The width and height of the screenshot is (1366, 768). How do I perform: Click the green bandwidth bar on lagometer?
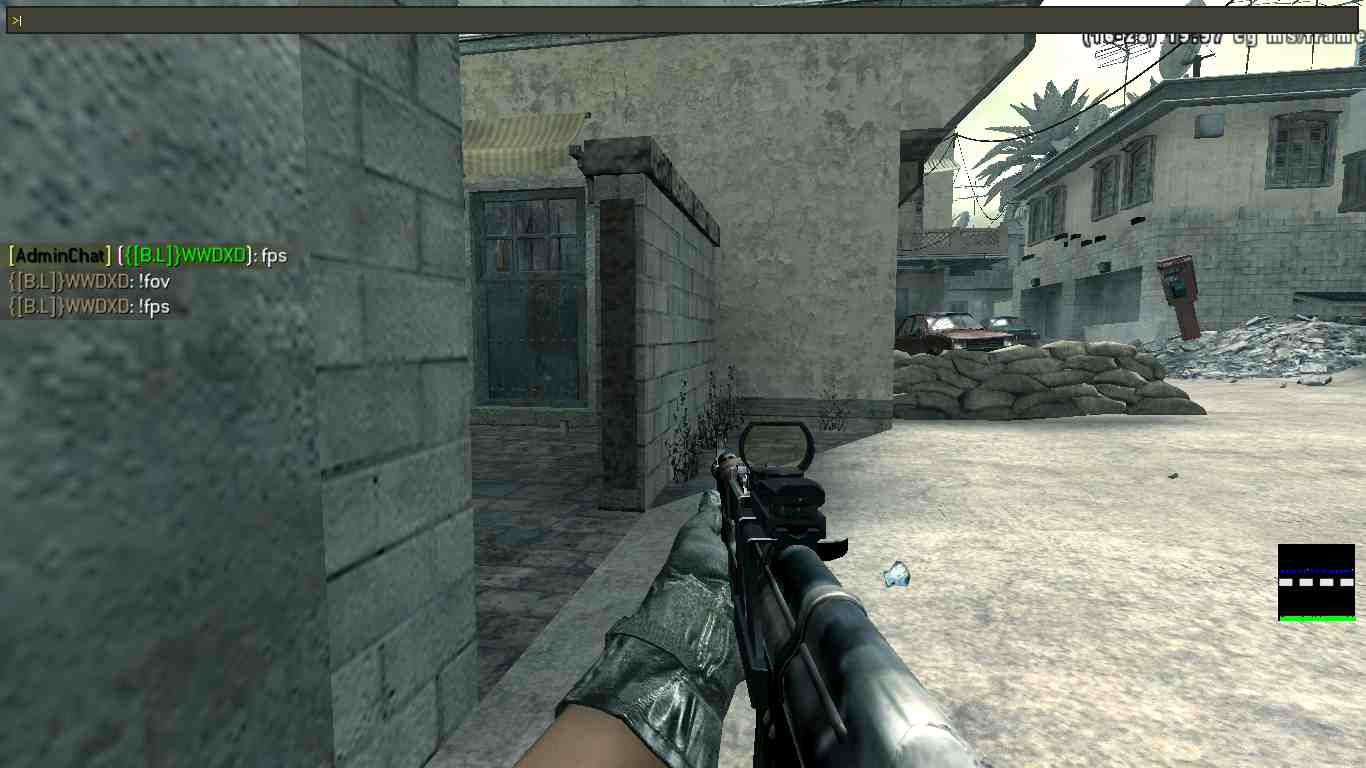(x=1315, y=618)
